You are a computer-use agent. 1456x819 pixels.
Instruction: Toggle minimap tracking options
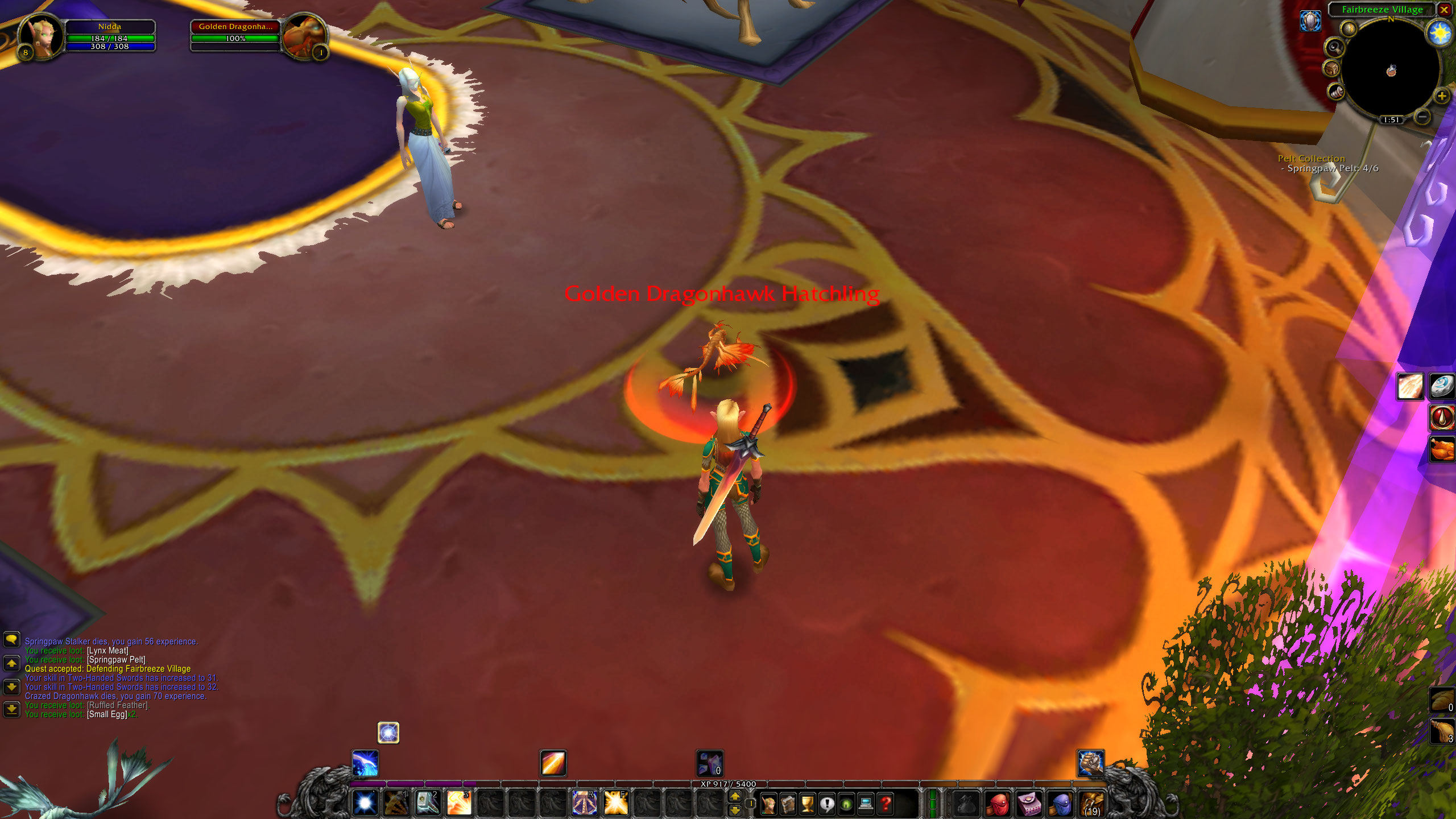pyautogui.click(x=1335, y=48)
